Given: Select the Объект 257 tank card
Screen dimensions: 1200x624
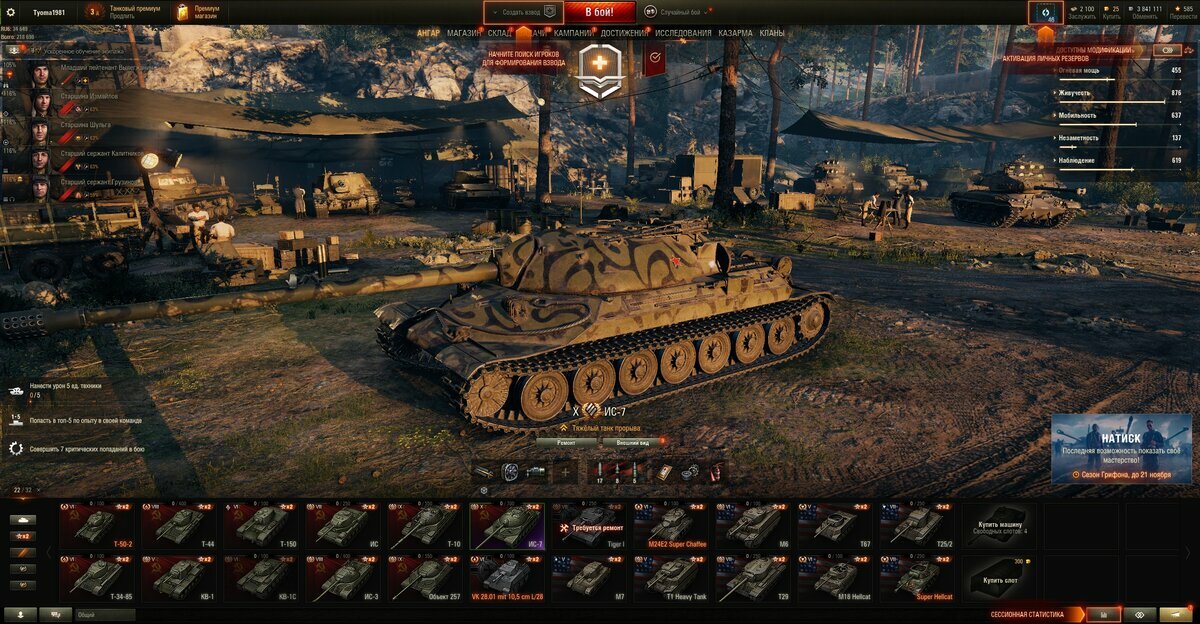Looking at the screenshot, I should click(x=426, y=577).
